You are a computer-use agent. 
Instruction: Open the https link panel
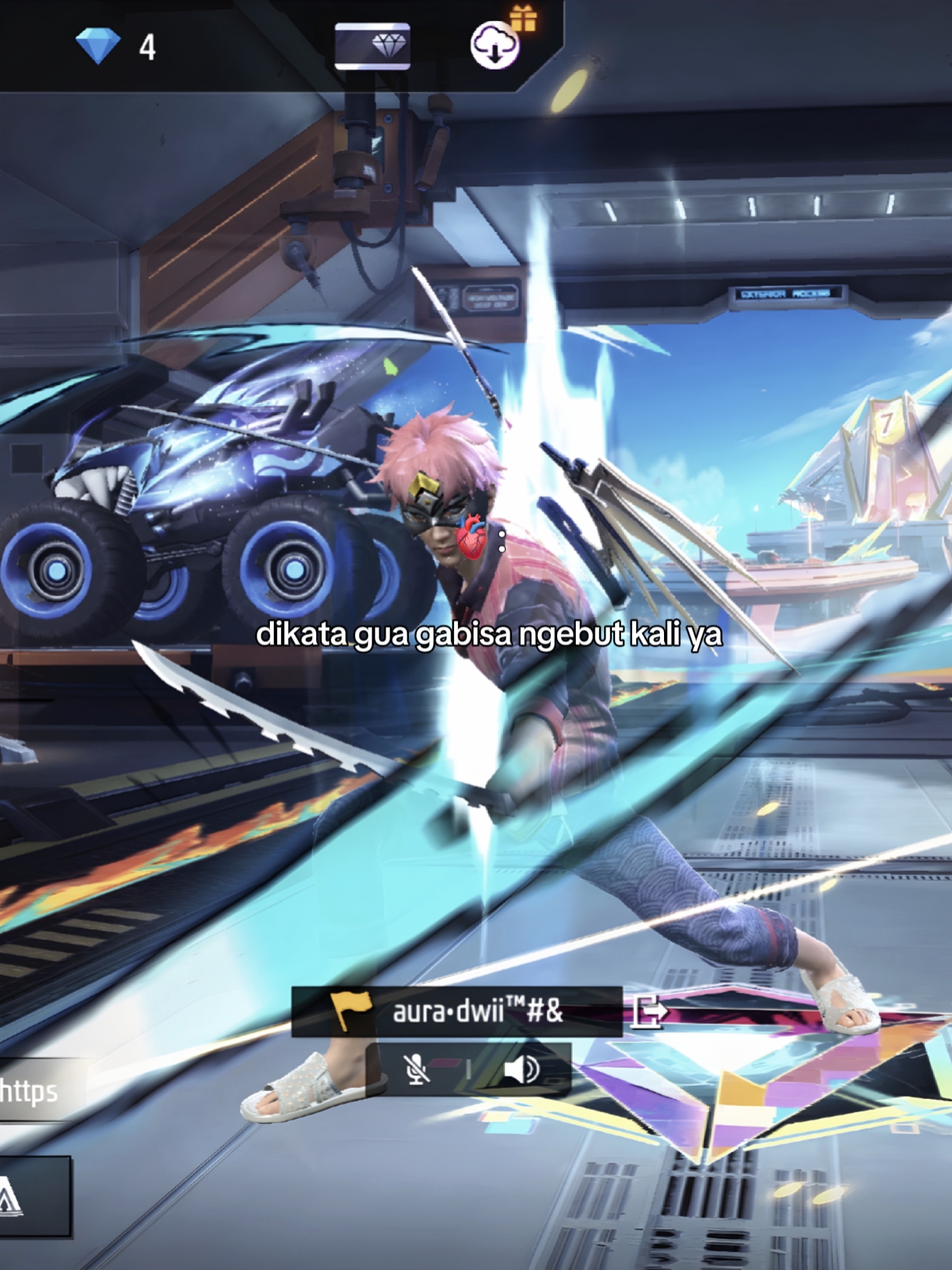point(31,1090)
